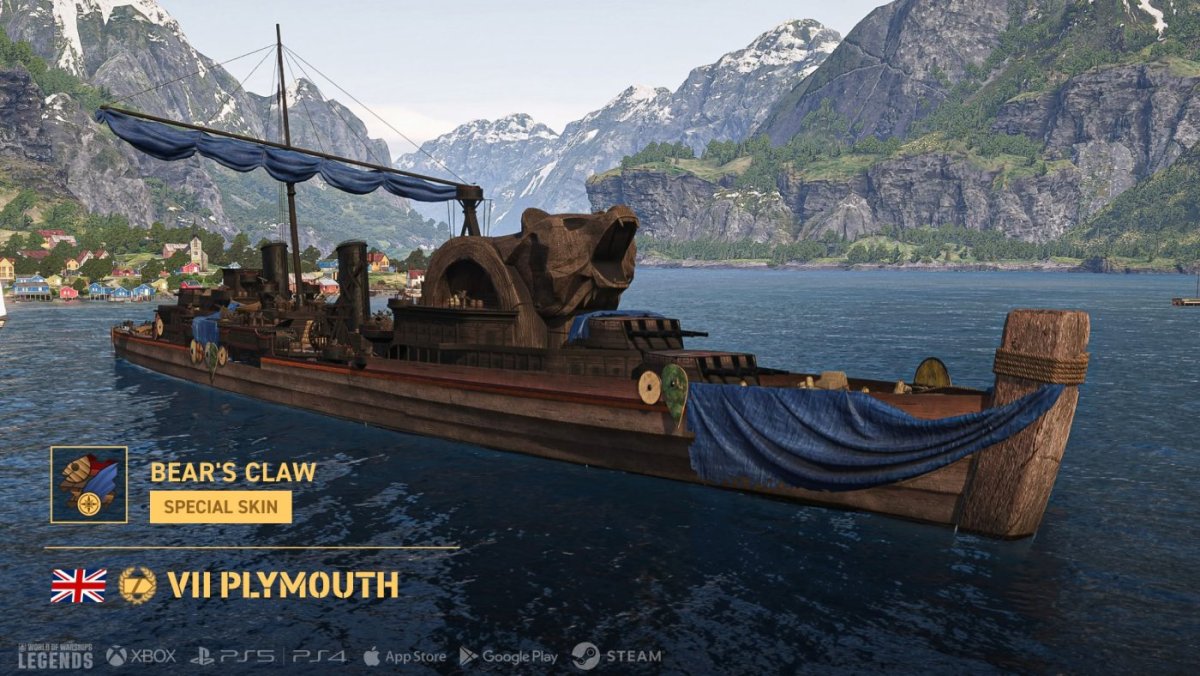Open the App Store link
1200x676 pixels.
(405, 656)
